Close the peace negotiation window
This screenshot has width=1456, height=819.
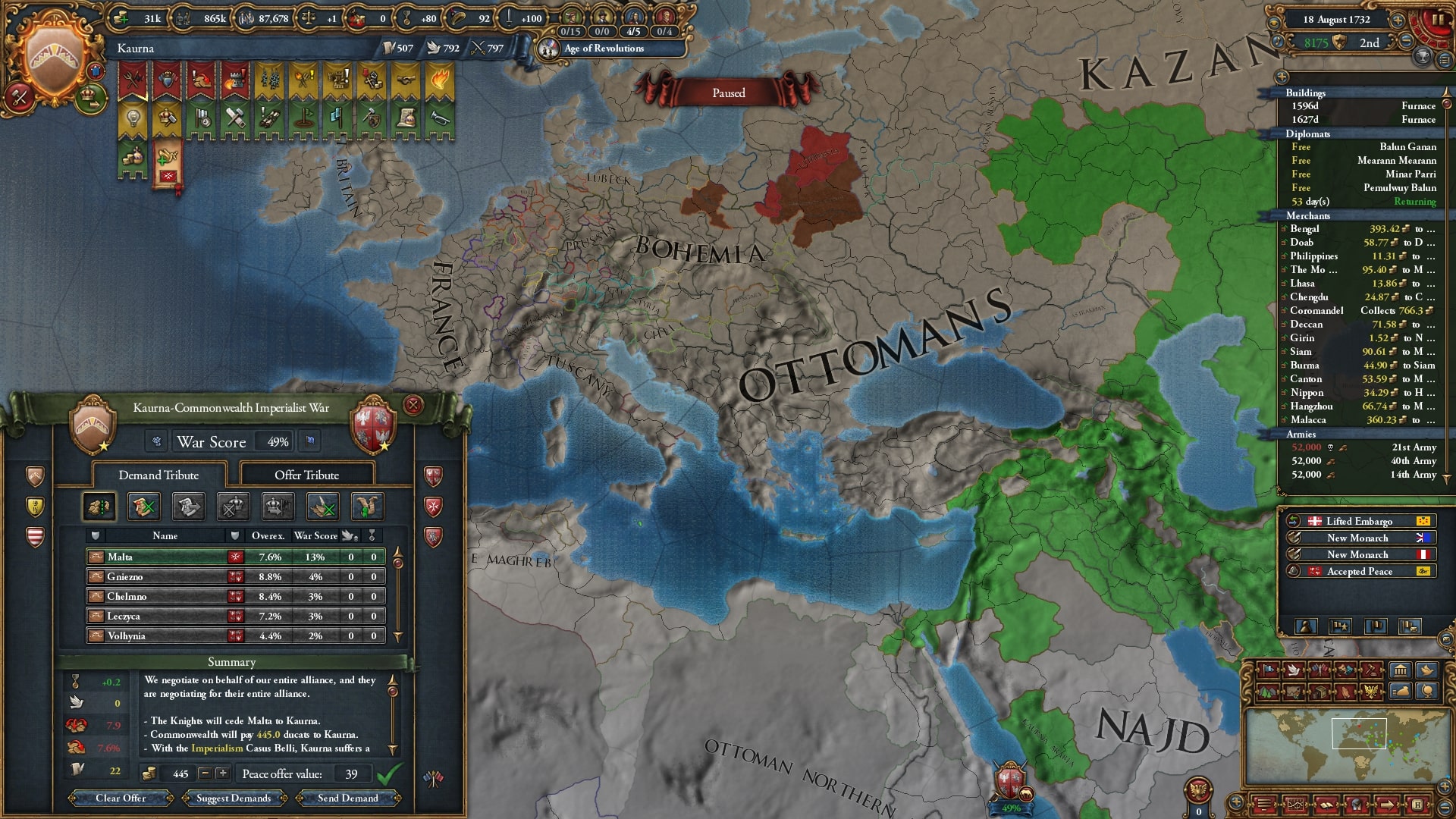coord(413,406)
